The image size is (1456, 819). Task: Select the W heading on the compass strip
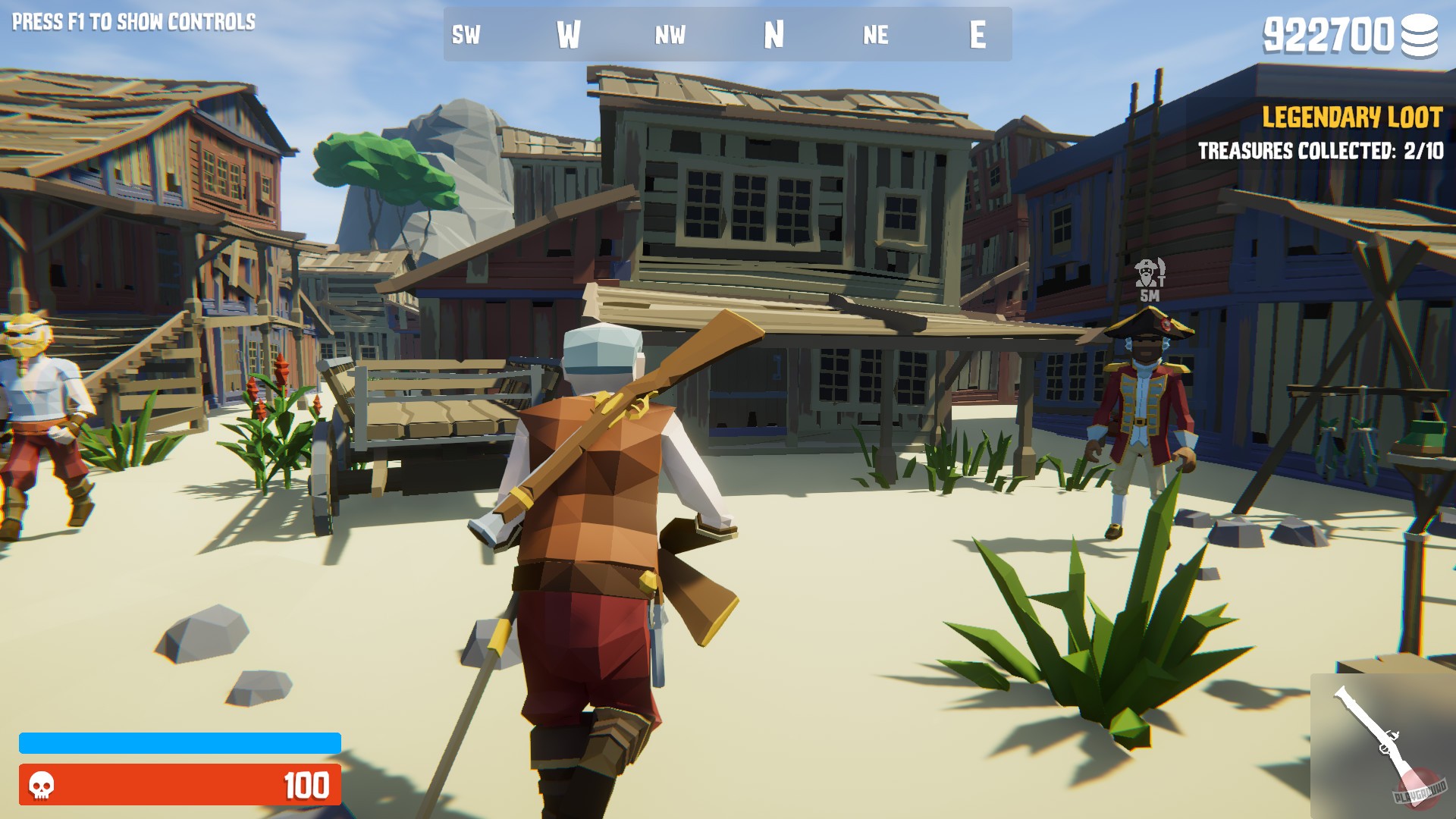[x=570, y=33]
